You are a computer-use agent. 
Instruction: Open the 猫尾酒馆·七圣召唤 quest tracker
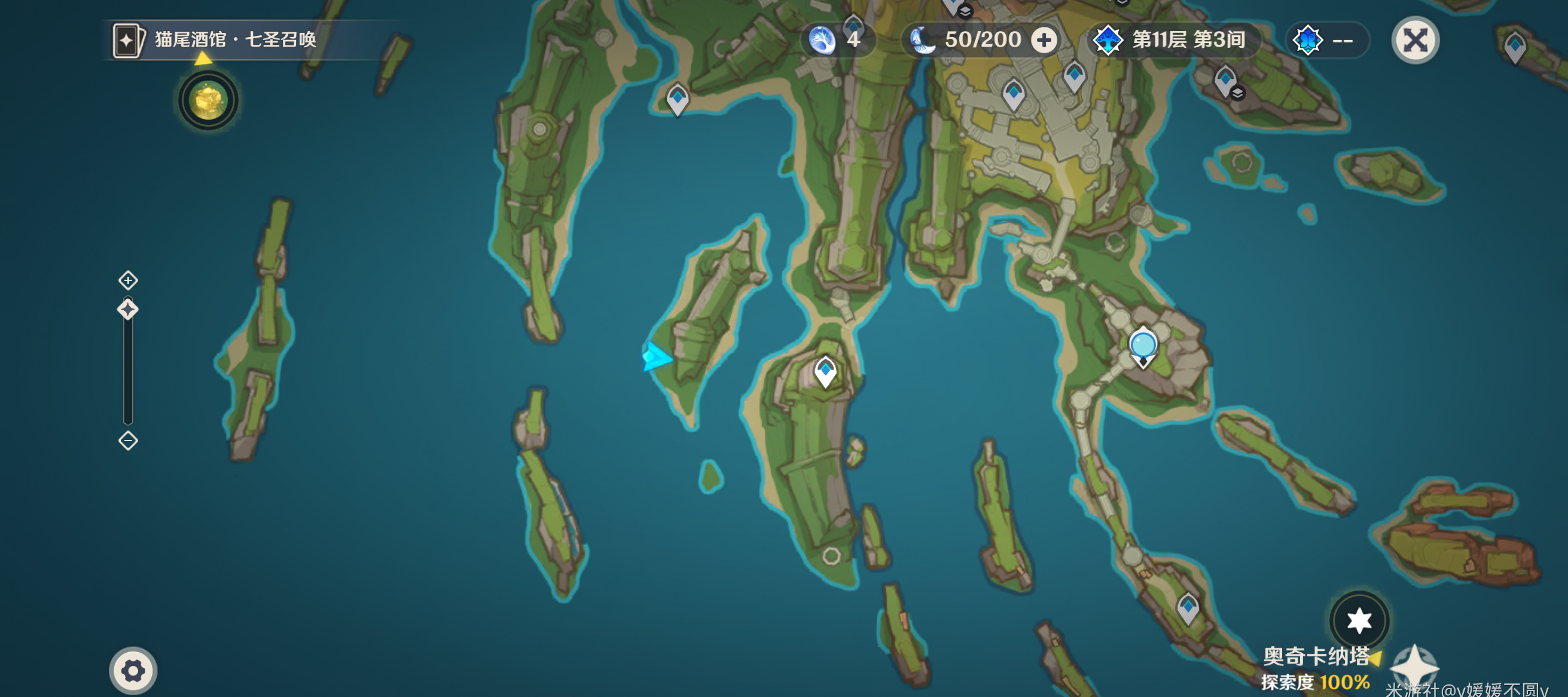pos(235,40)
